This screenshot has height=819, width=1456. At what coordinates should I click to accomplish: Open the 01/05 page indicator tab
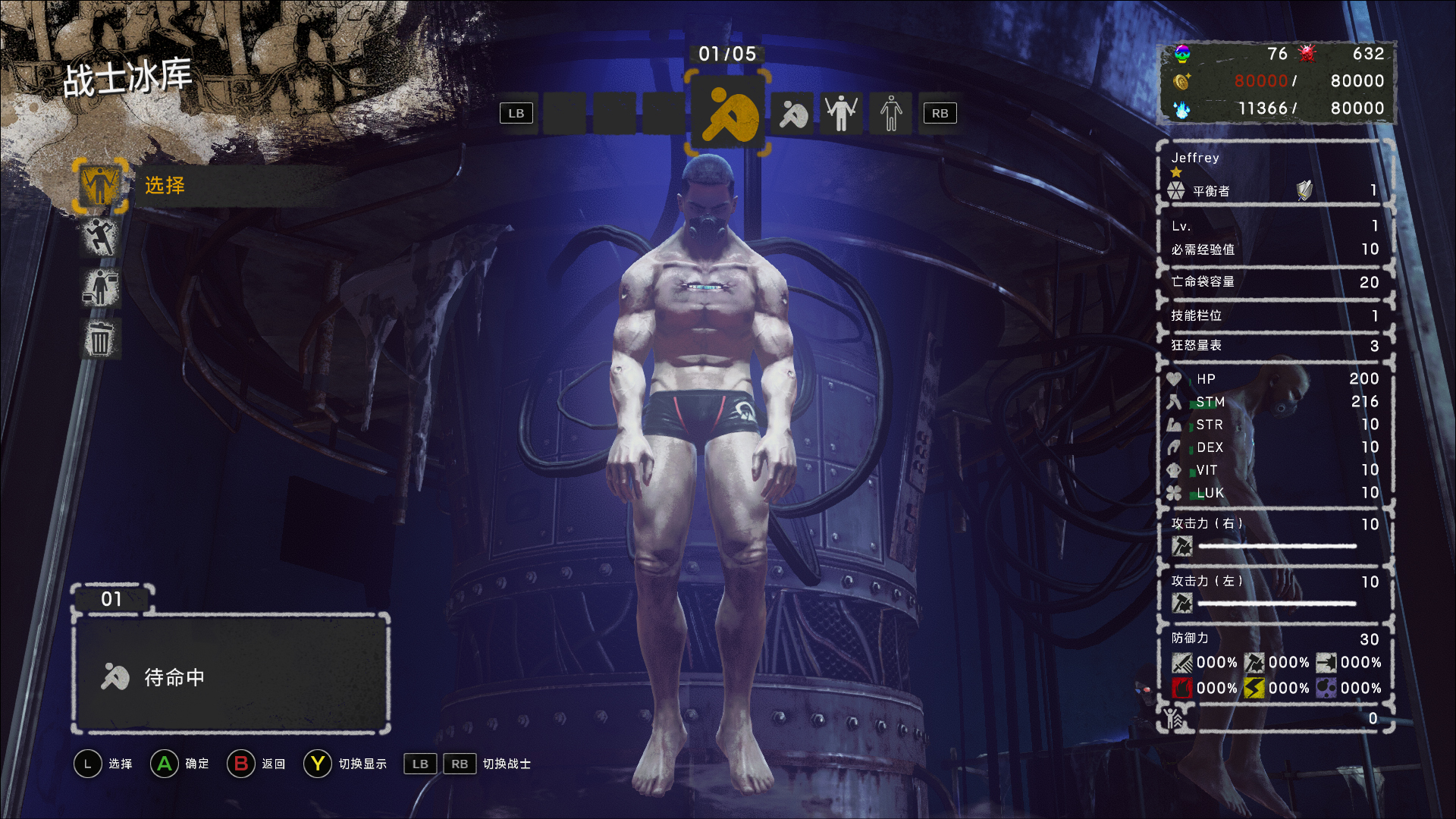click(x=727, y=54)
